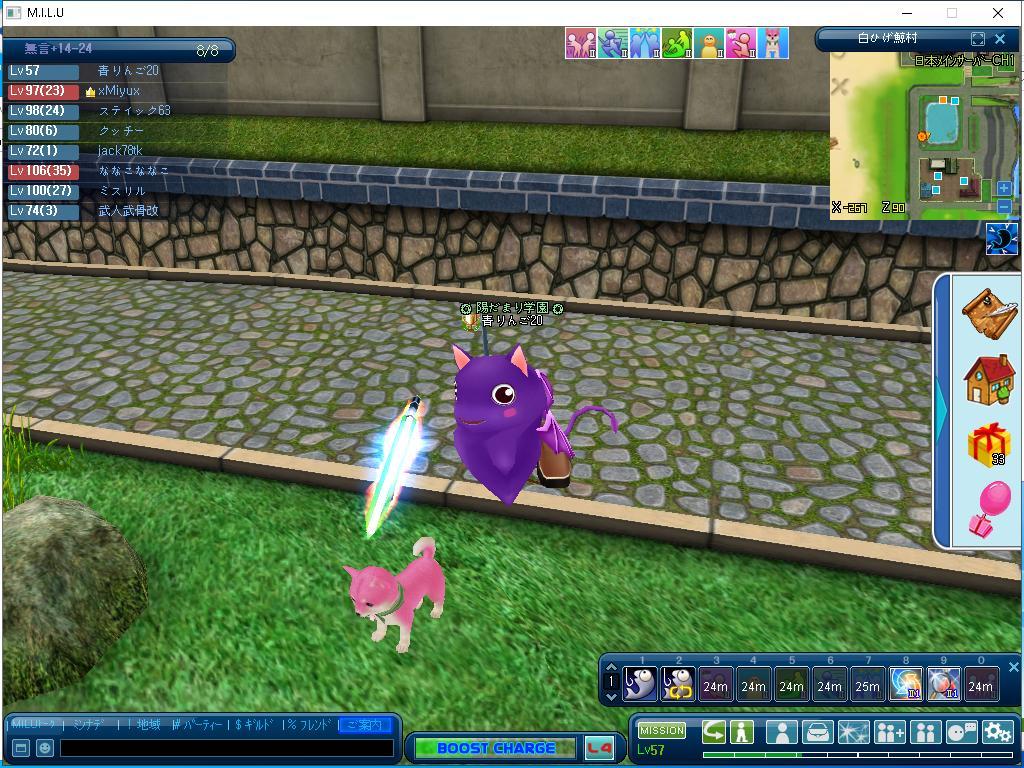Open the character profile window

[780, 732]
